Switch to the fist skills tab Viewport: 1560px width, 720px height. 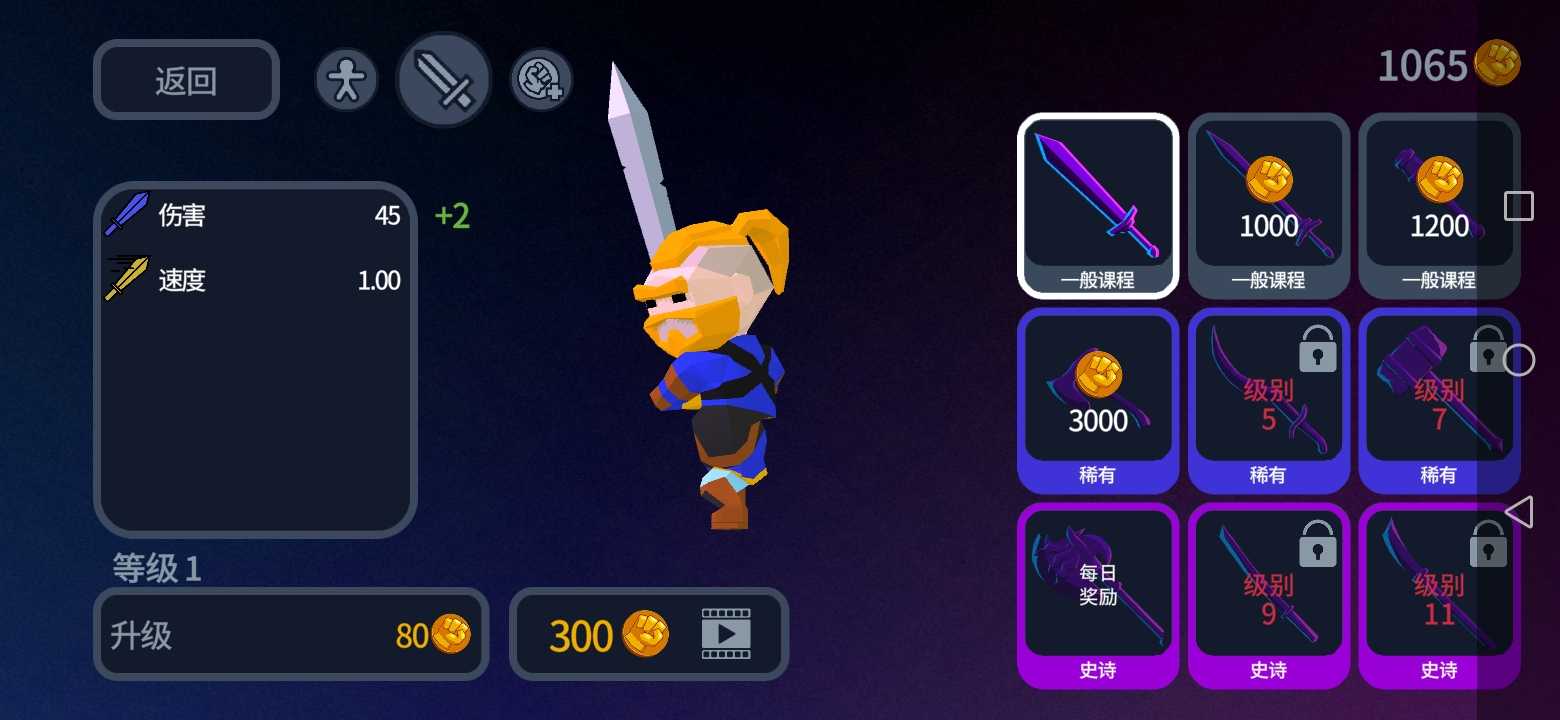tap(542, 80)
